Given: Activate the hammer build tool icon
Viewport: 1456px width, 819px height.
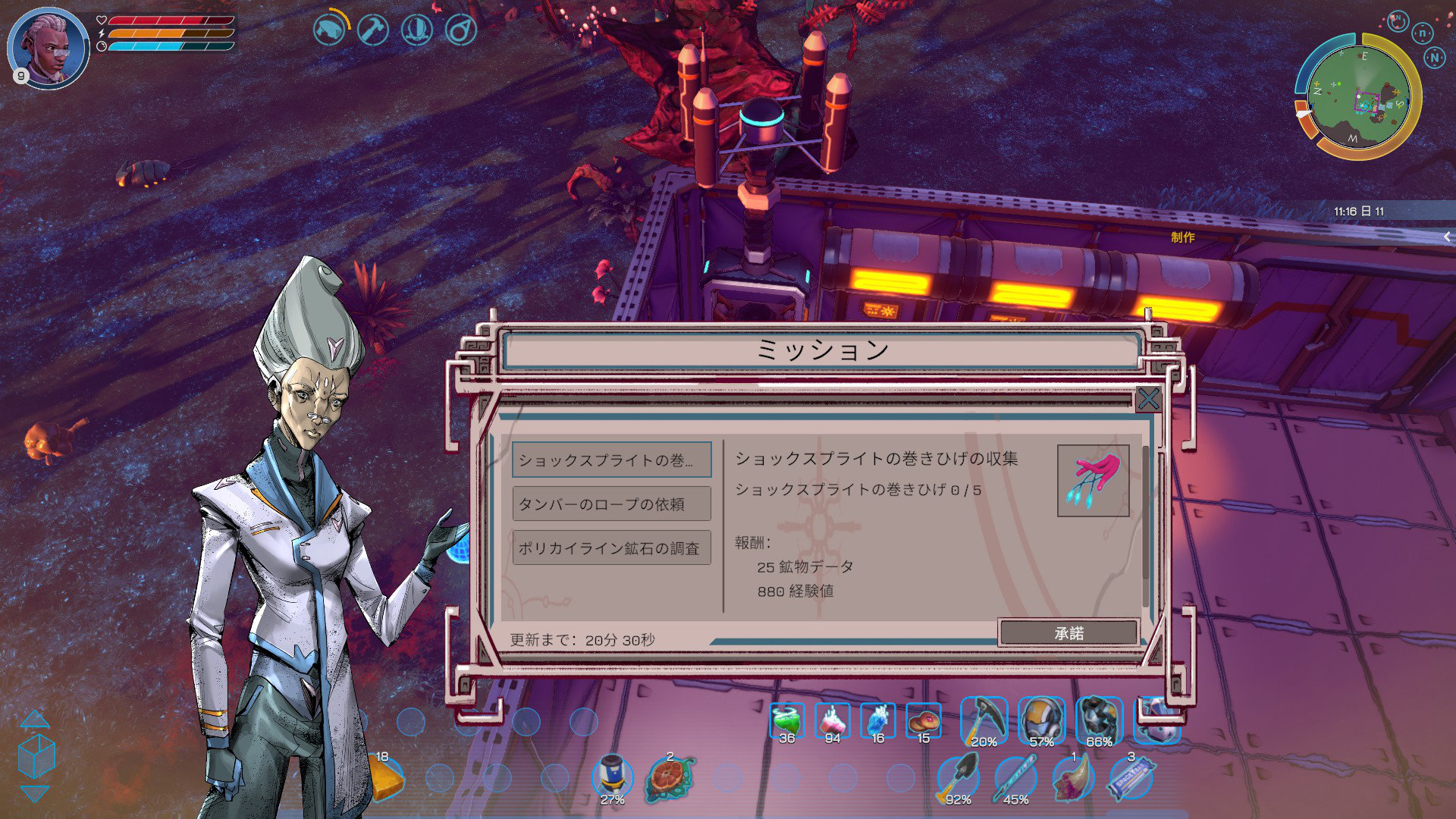Looking at the screenshot, I should point(372,30).
